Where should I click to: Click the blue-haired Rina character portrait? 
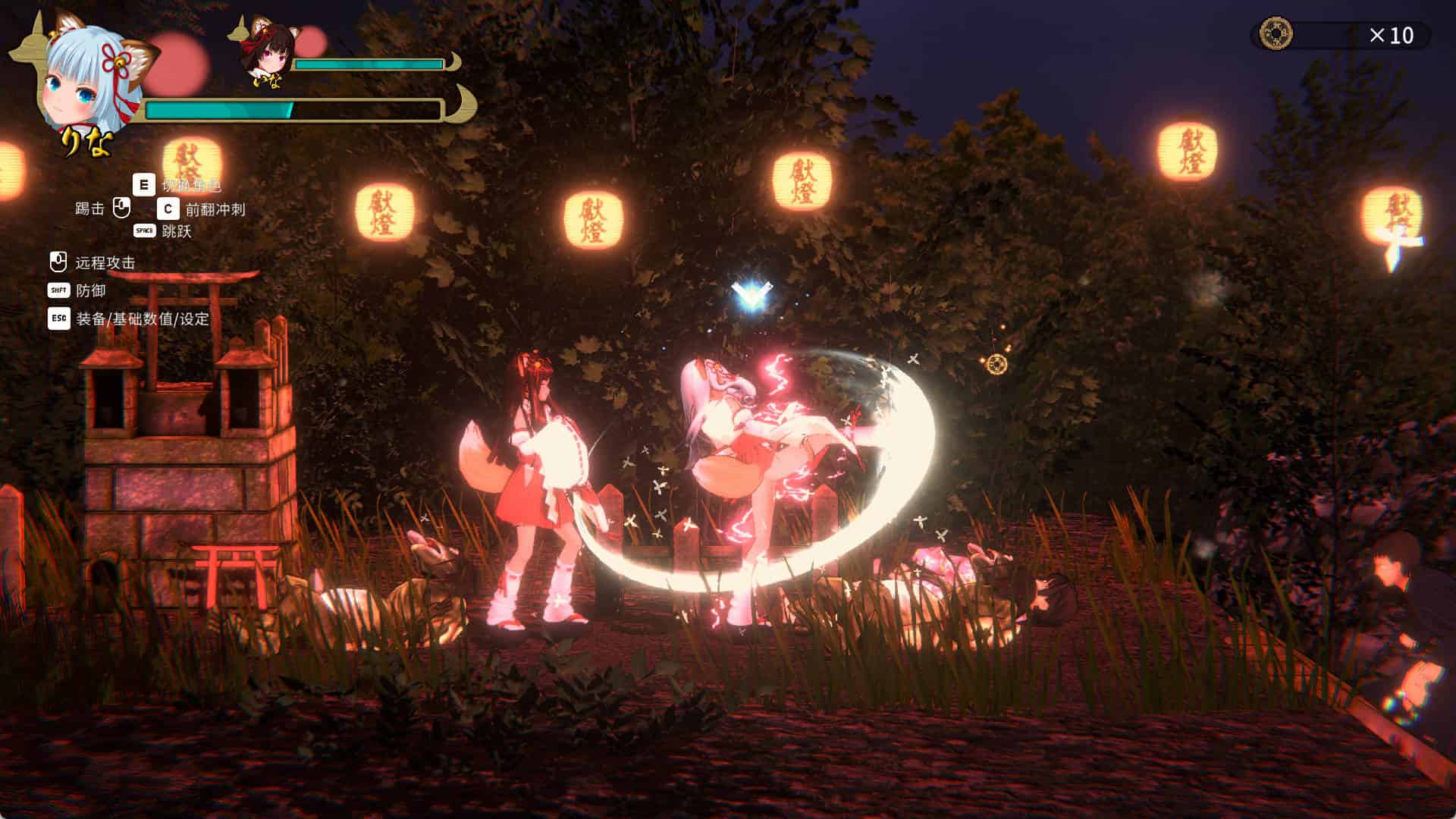[89, 80]
